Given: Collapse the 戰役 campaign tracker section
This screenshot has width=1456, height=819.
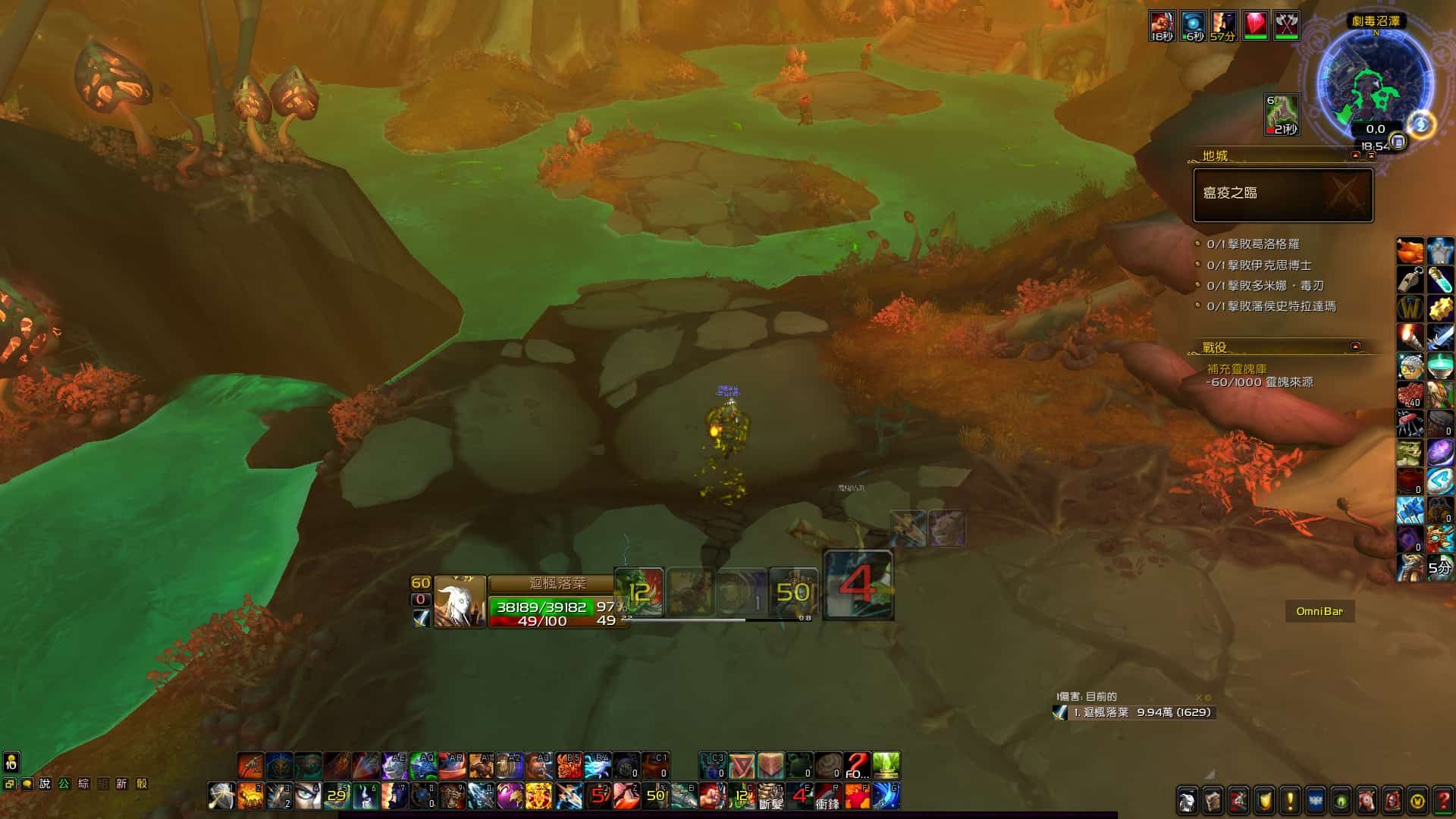Looking at the screenshot, I should [x=1355, y=347].
